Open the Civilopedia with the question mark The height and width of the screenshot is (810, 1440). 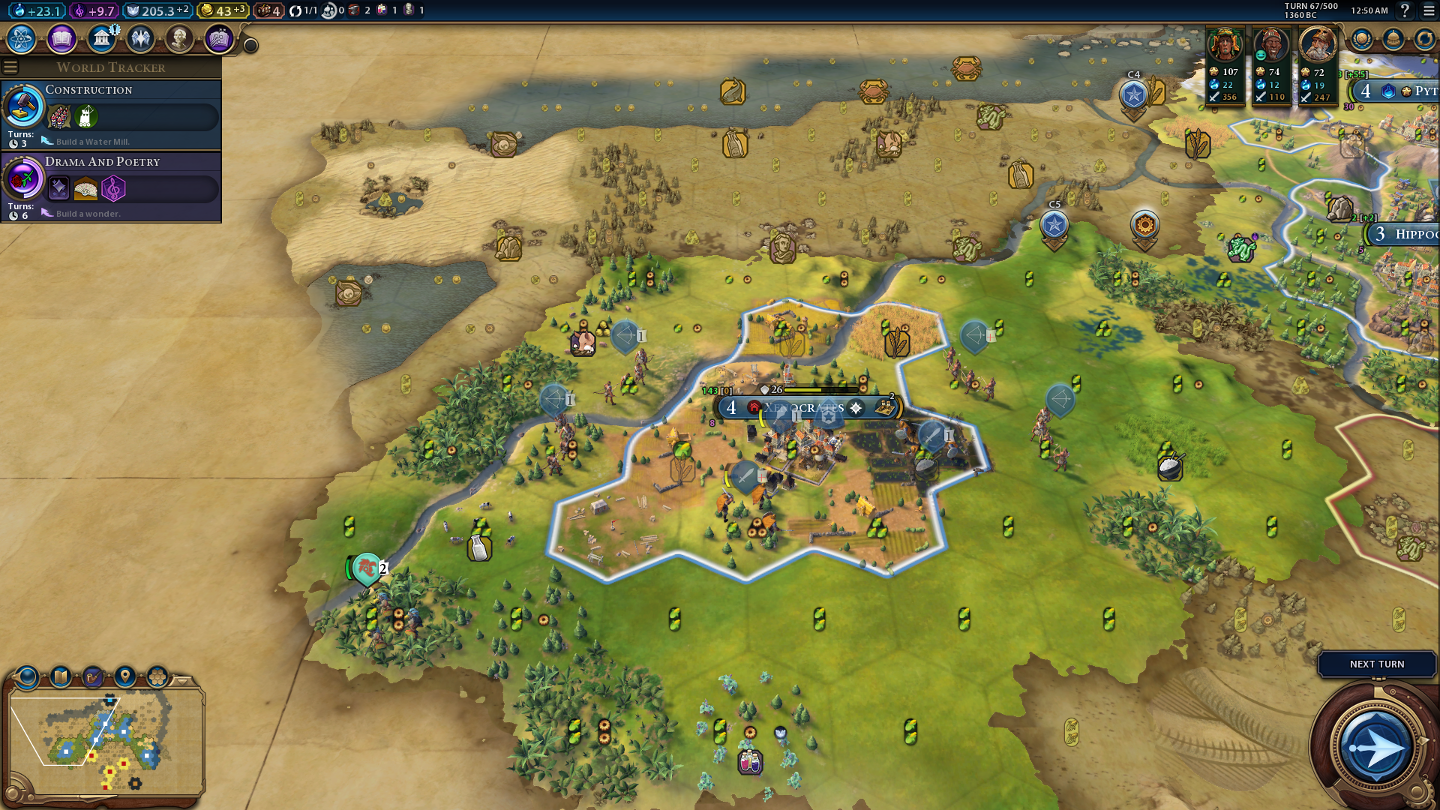[1404, 11]
